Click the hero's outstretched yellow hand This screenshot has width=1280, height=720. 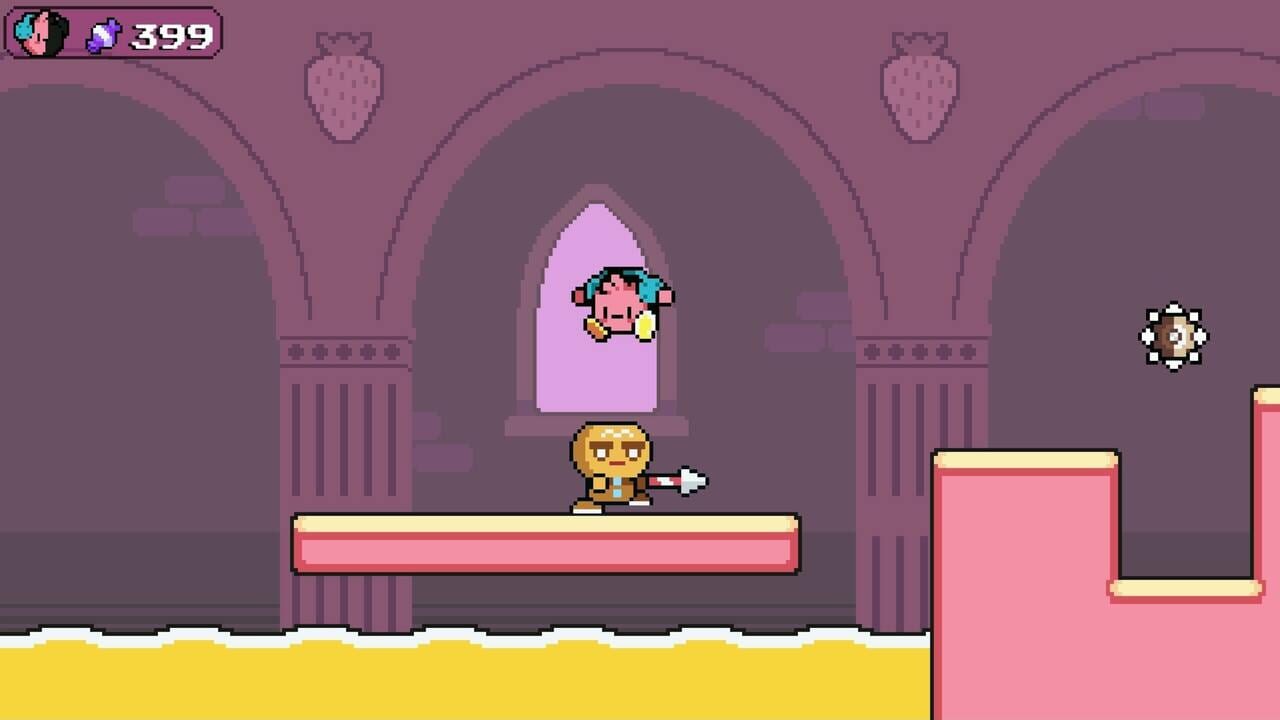click(645, 325)
